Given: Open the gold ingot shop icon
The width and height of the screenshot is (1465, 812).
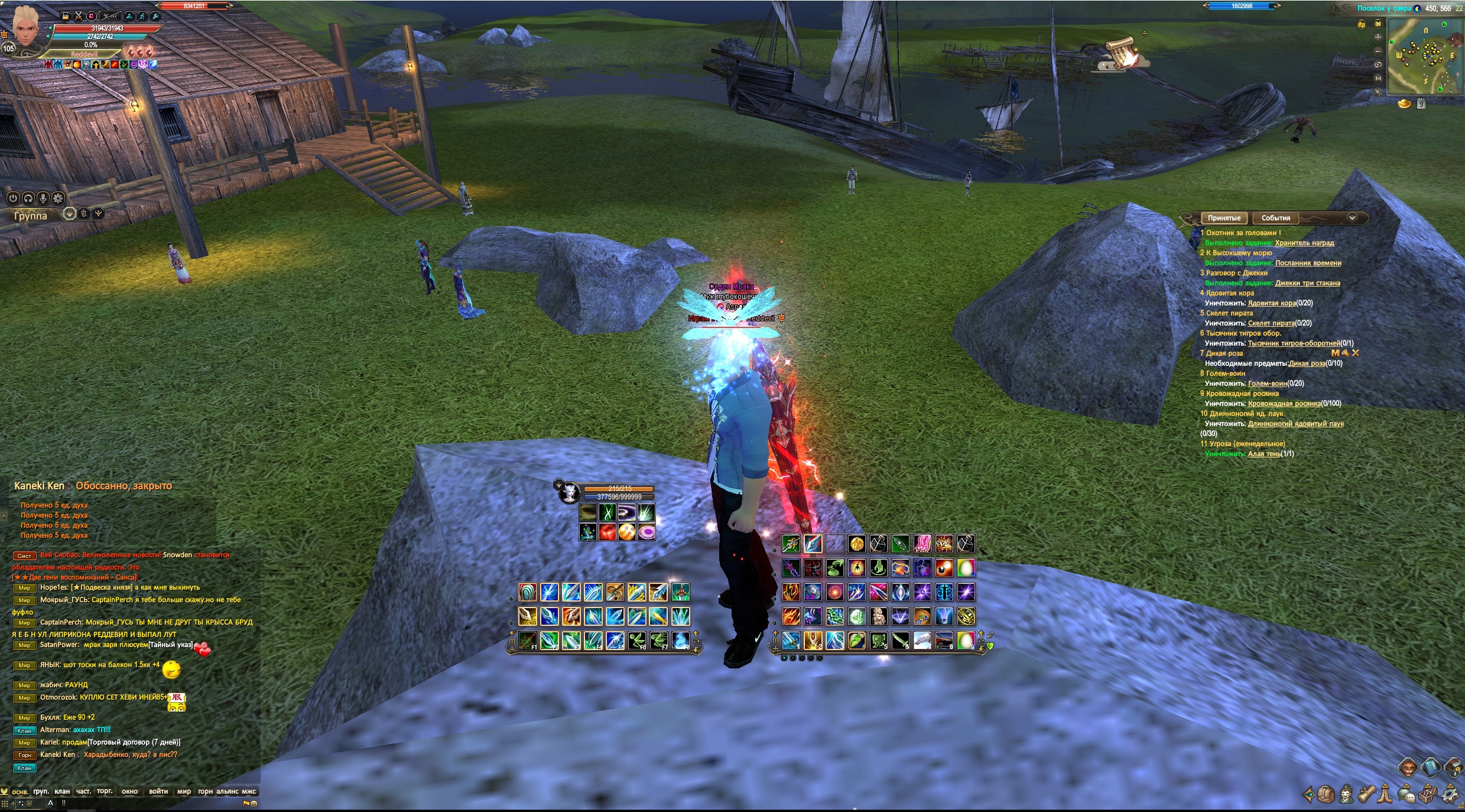Looking at the screenshot, I should [x=1404, y=104].
